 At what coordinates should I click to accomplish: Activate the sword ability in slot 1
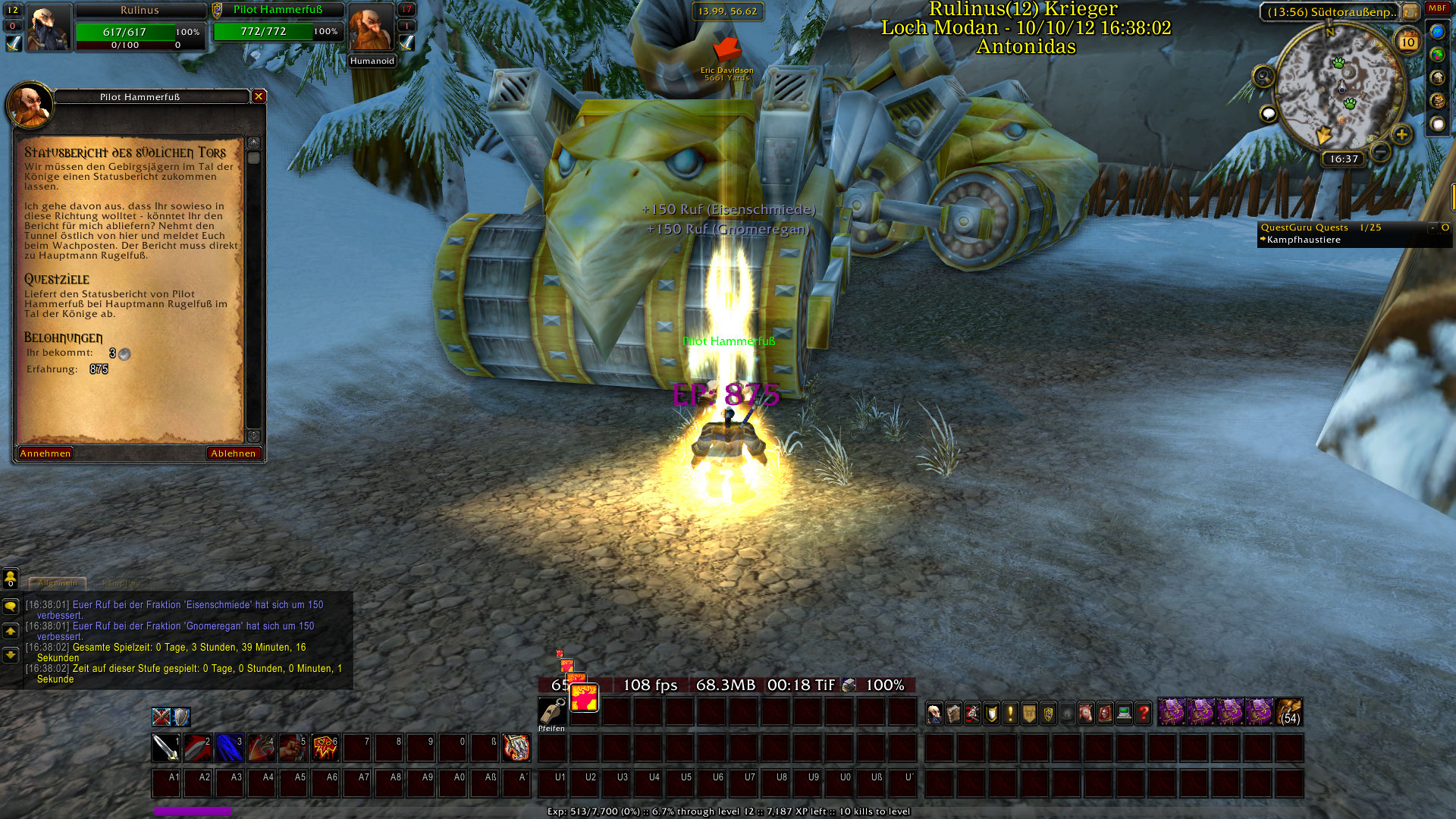165,748
